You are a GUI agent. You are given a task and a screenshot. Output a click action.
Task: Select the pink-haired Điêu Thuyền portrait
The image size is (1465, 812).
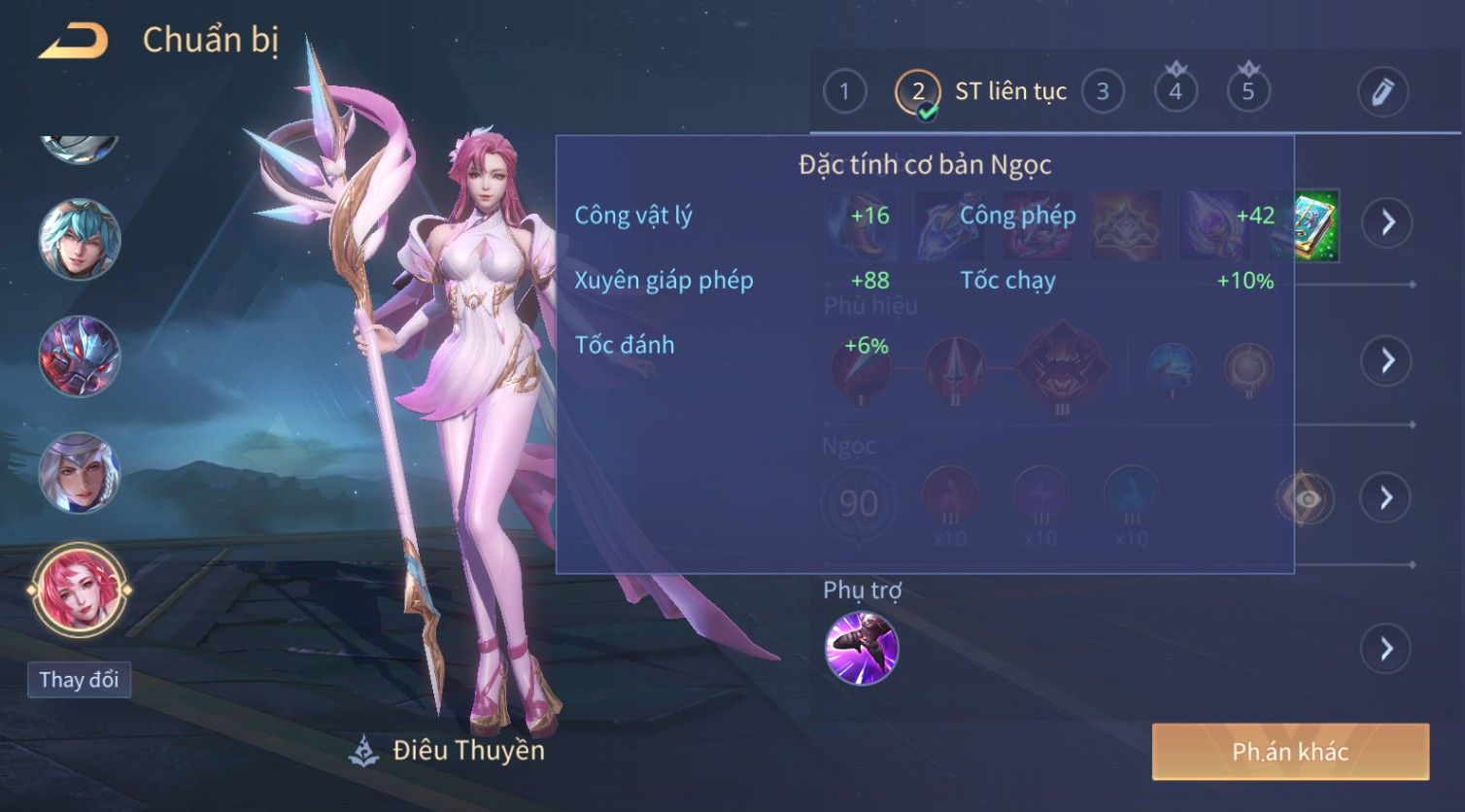[x=80, y=590]
